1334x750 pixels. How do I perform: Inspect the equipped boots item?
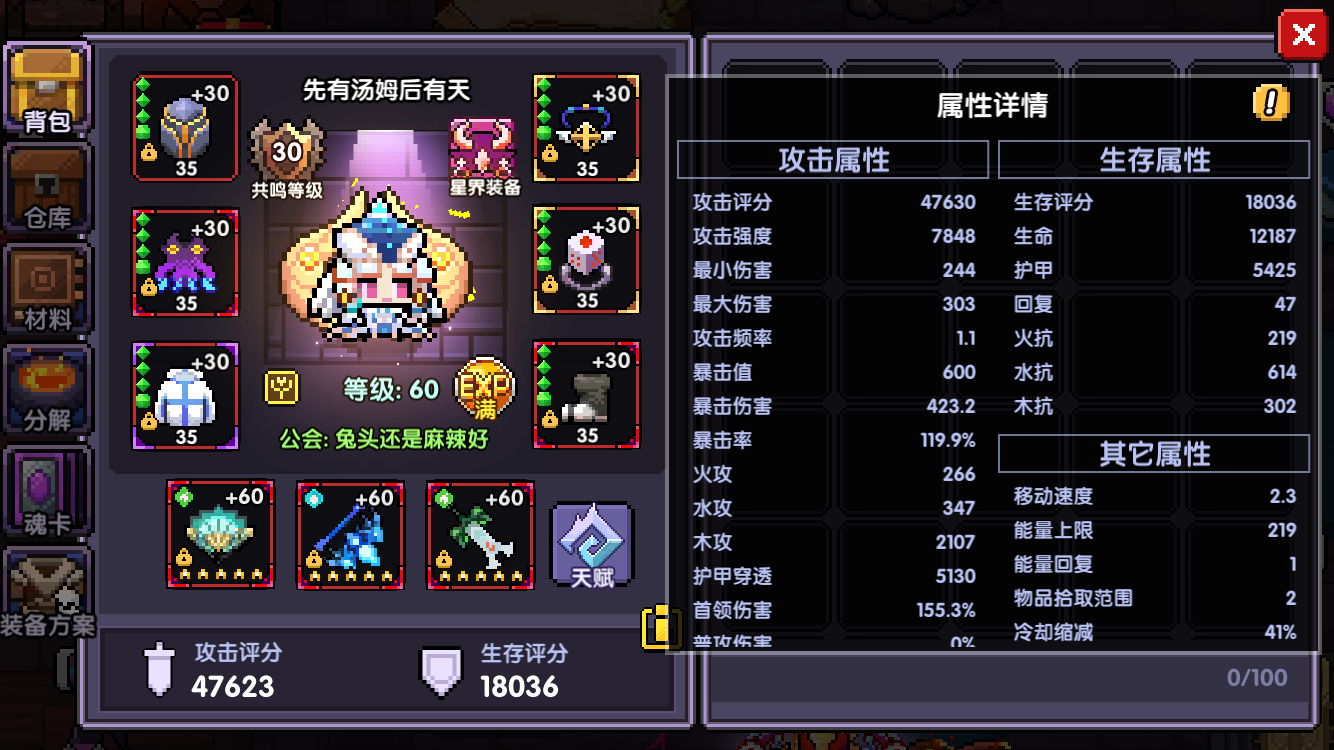586,393
